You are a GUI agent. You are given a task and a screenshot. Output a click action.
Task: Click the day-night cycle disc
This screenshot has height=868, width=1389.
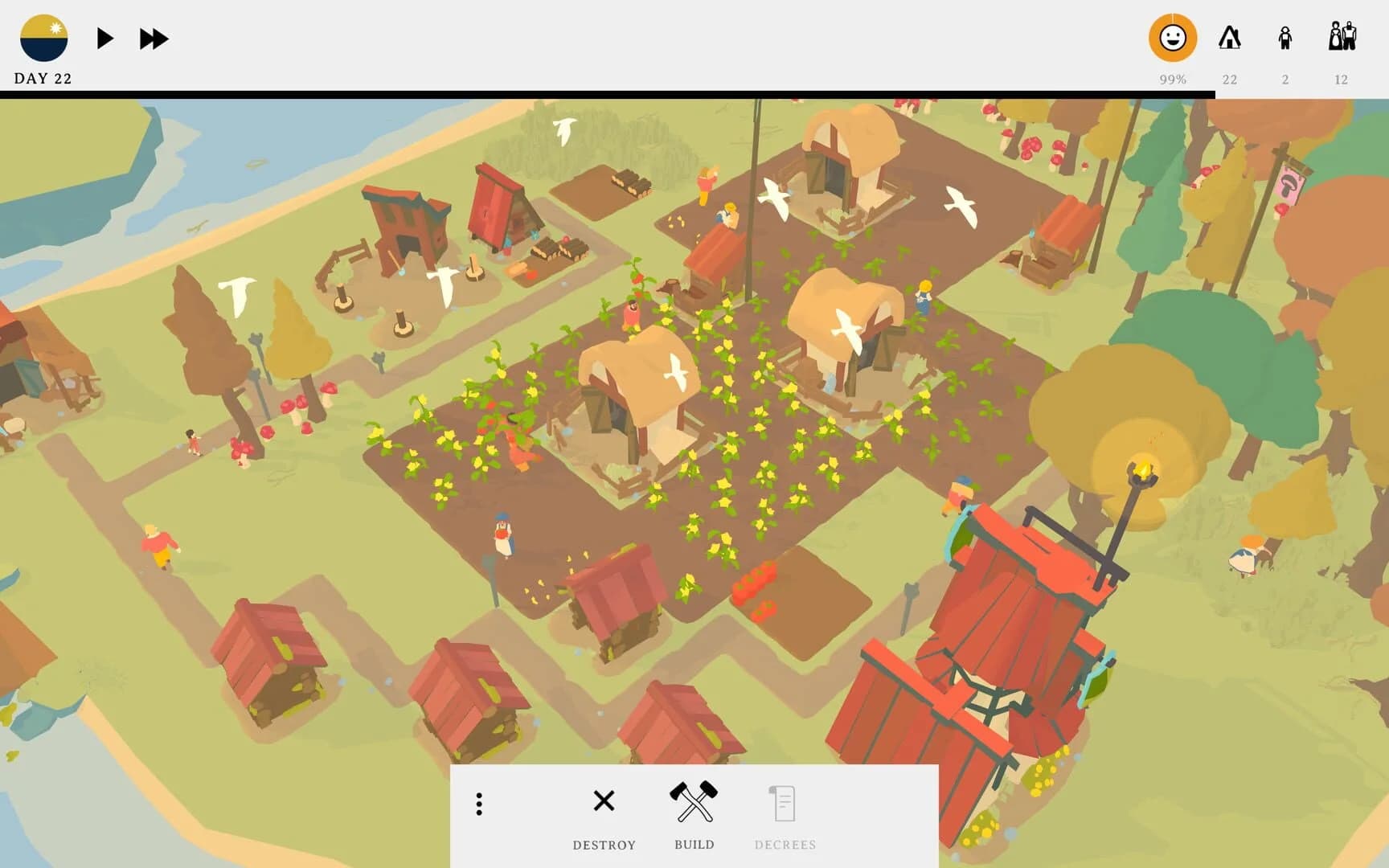click(45, 37)
